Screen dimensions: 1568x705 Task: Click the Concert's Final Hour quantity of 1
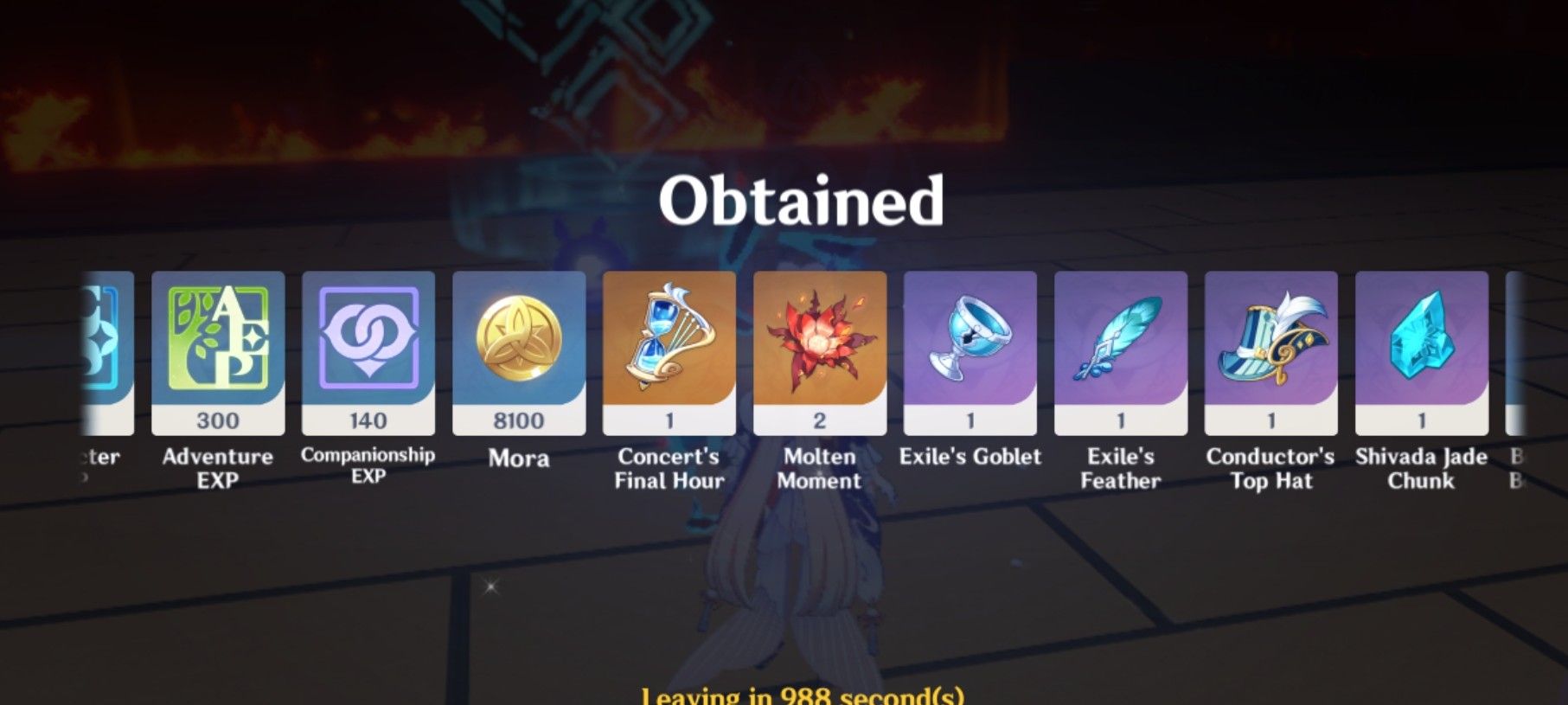(x=669, y=421)
